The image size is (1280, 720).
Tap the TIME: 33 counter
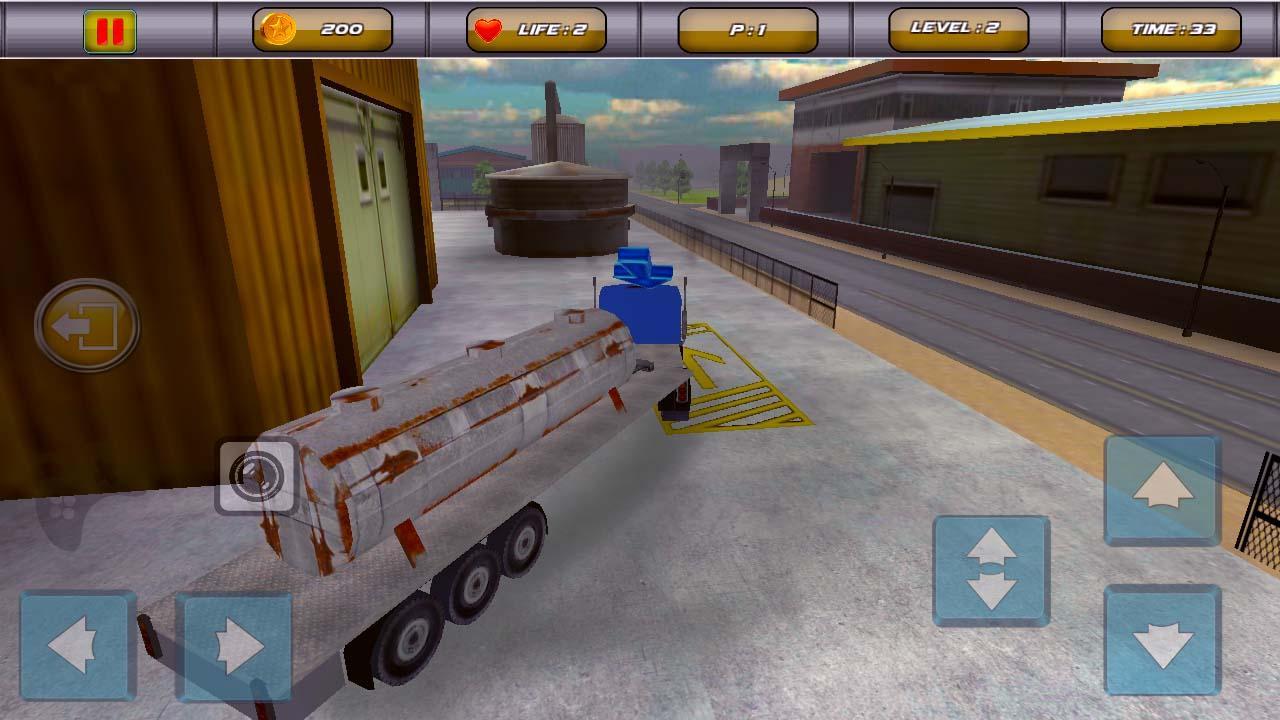tap(1167, 28)
